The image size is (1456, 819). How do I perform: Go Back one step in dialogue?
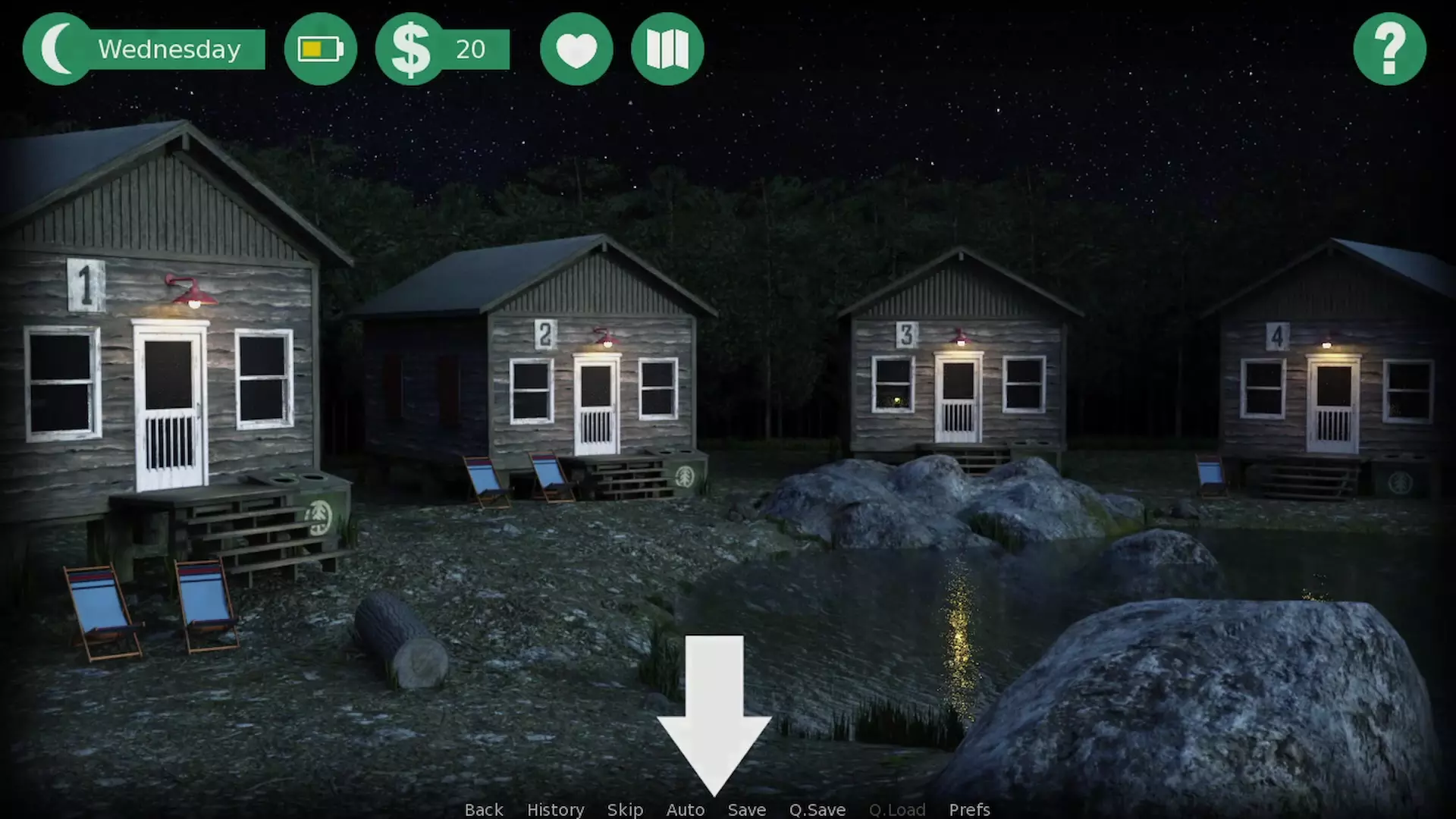click(484, 809)
